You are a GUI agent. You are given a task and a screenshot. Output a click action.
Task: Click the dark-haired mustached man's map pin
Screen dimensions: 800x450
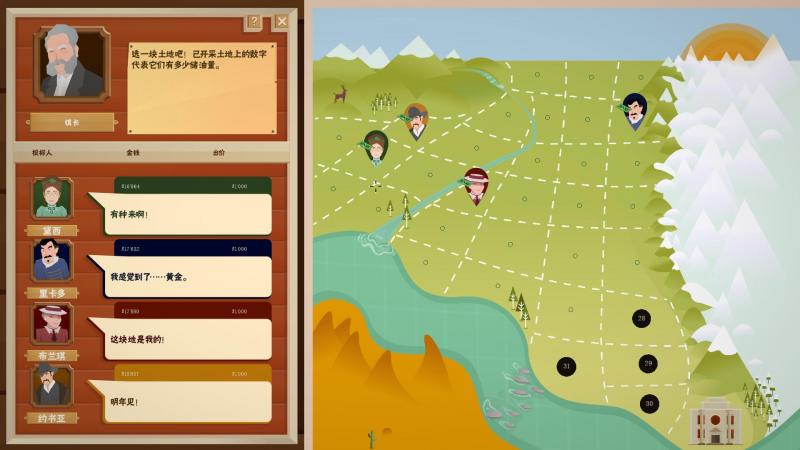pyautogui.click(x=634, y=109)
